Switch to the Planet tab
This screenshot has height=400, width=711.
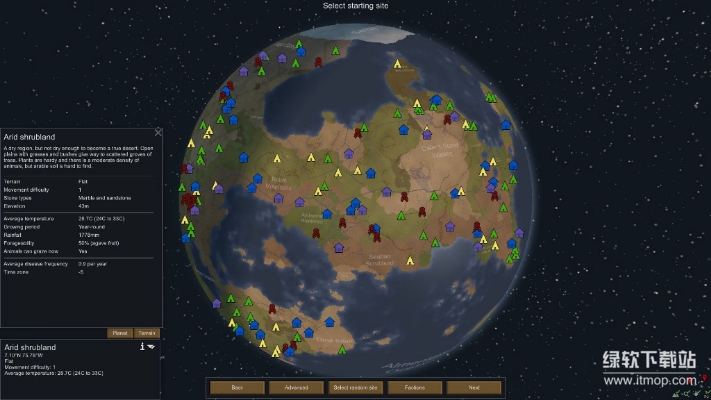point(119,333)
